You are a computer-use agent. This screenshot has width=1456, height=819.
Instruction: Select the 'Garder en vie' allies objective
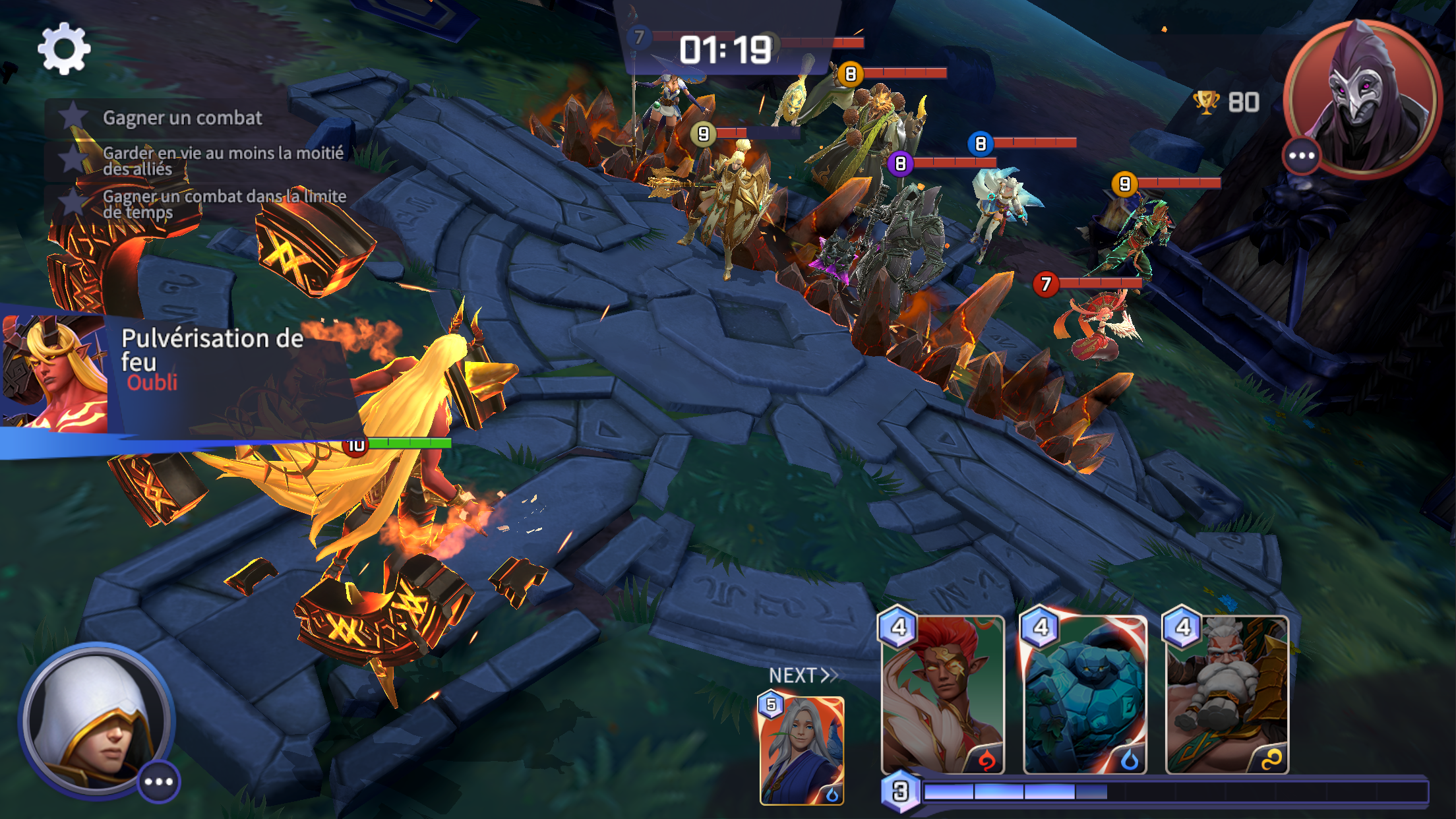222,161
